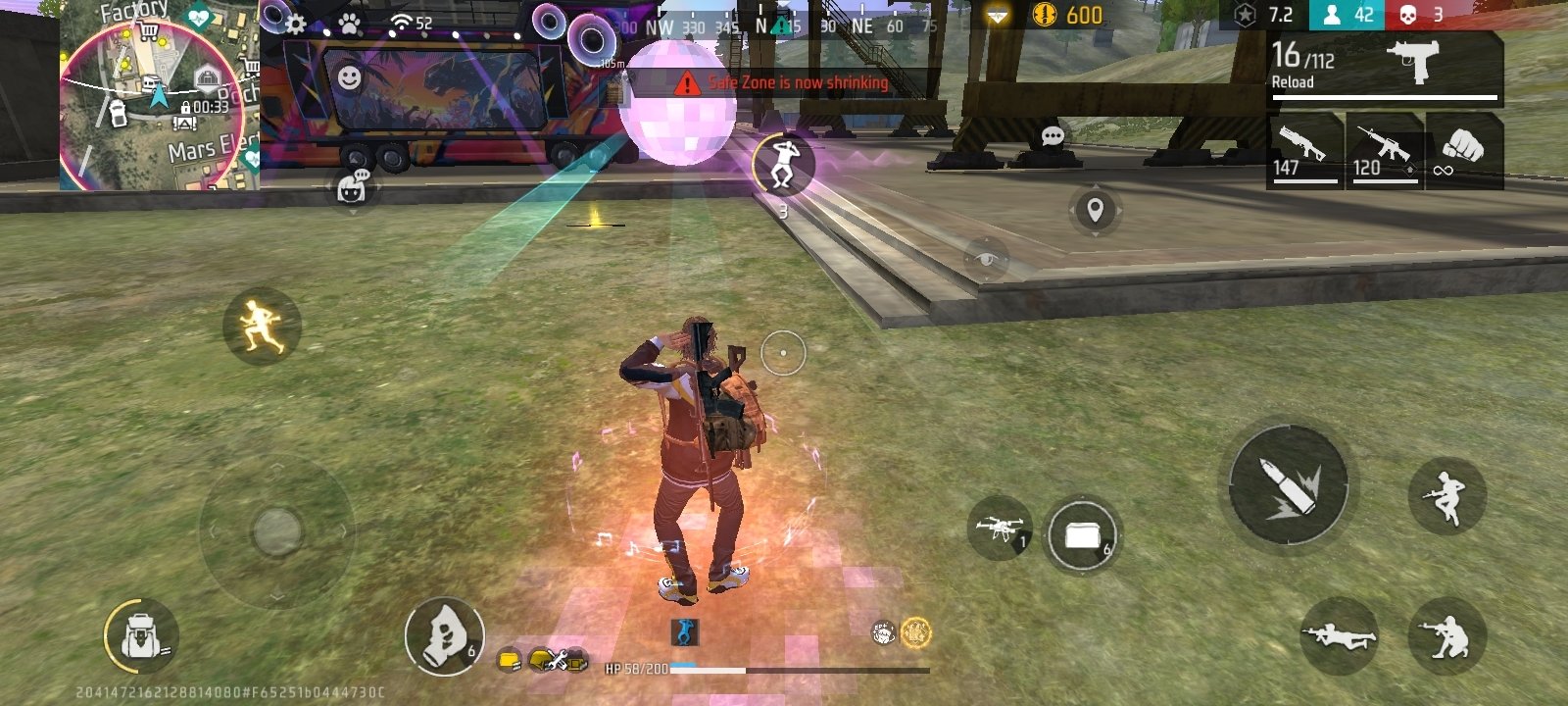Viewport: 1568px width, 706px height.
Task: Open the settings gear icon
Action: point(295,22)
